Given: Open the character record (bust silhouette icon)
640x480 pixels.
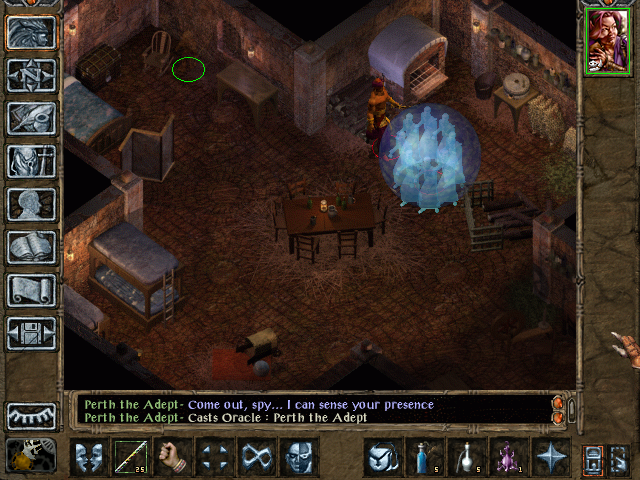Looking at the screenshot, I should click(31, 204).
